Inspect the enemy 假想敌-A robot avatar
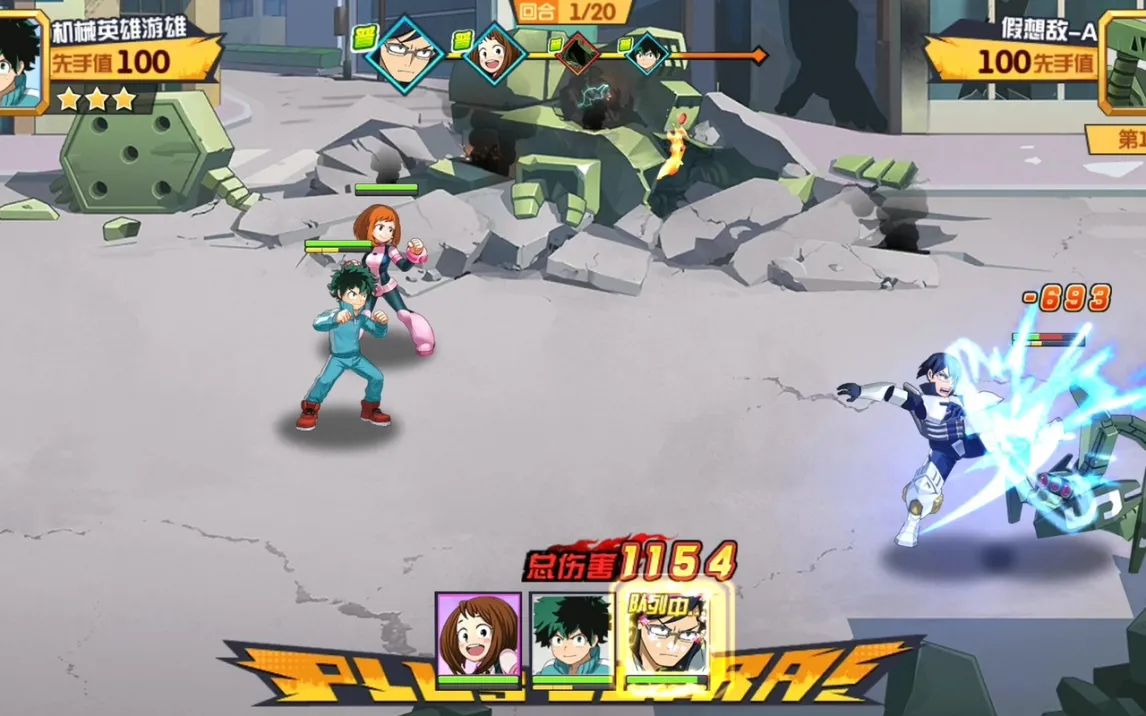This screenshot has width=1146, height=716. 1124,59
